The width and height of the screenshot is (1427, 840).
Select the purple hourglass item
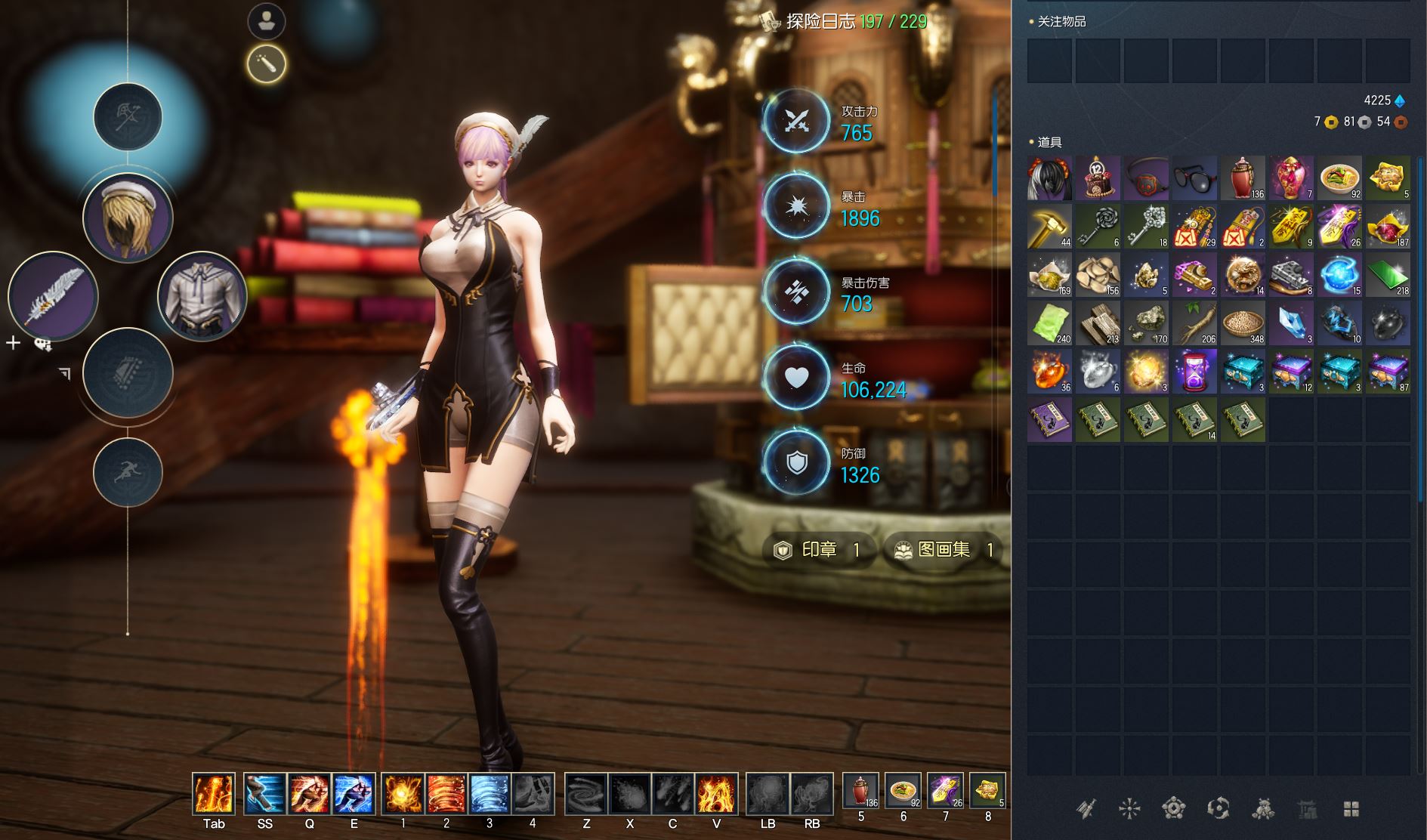pos(1194,372)
